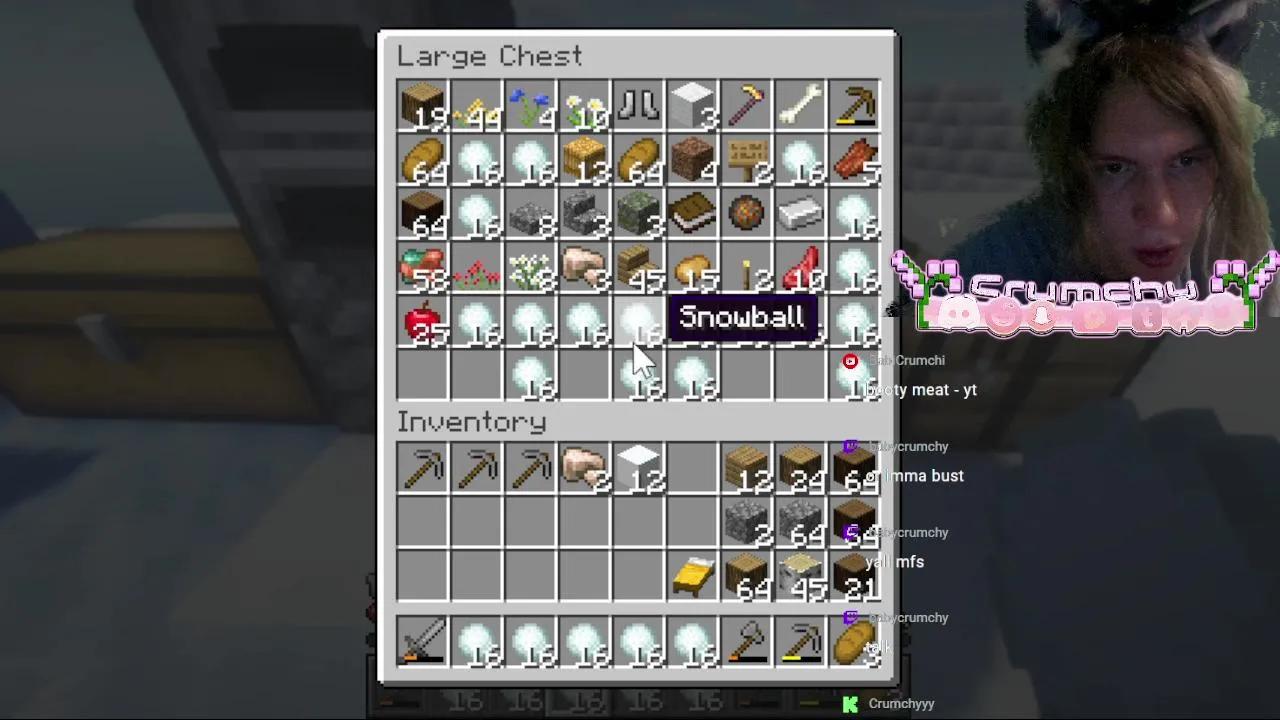The image size is (1280, 720).
Task: Pick up the stone axe in the hotbar
Action: click(746, 643)
